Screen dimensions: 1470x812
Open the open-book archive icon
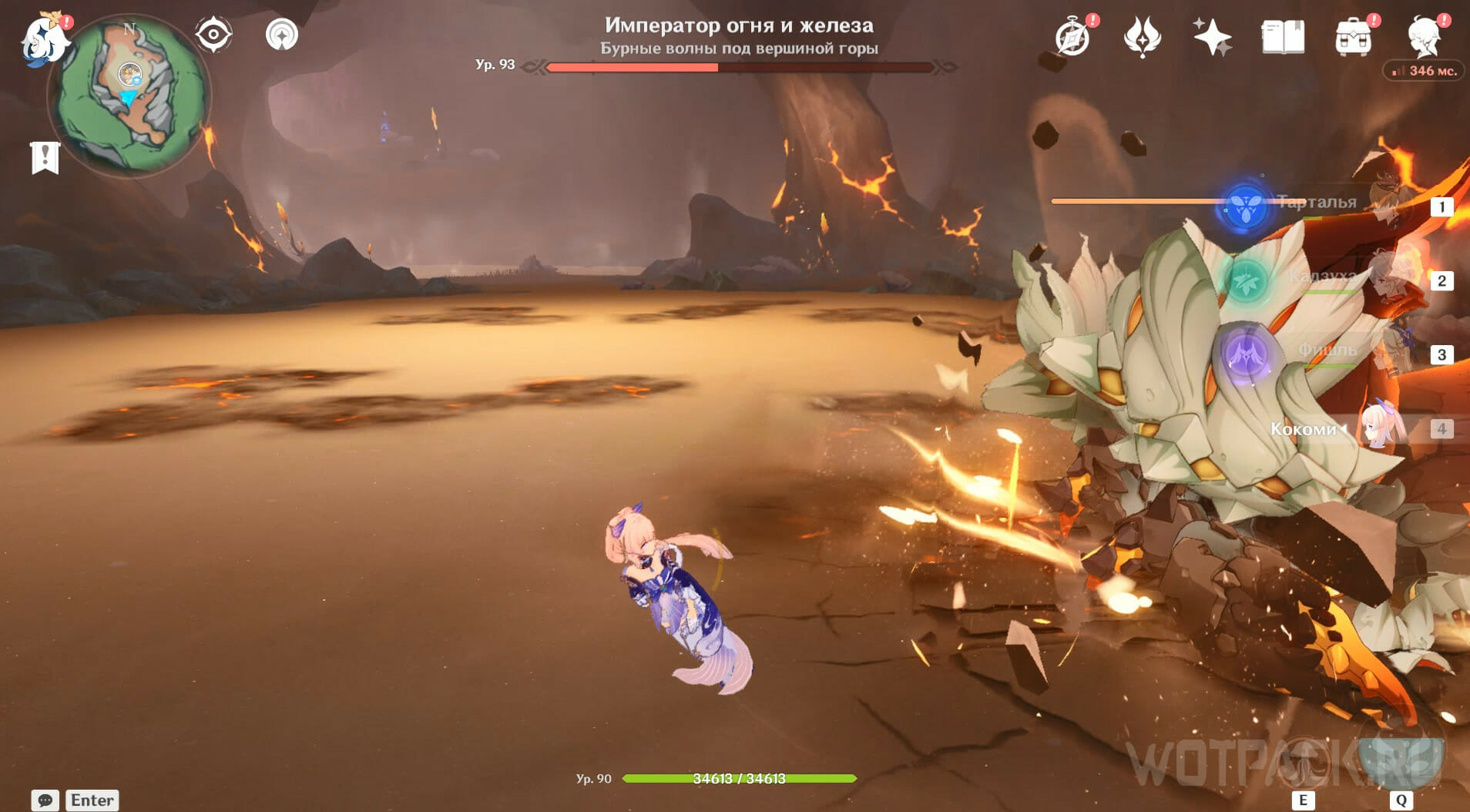click(x=1283, y=37)
